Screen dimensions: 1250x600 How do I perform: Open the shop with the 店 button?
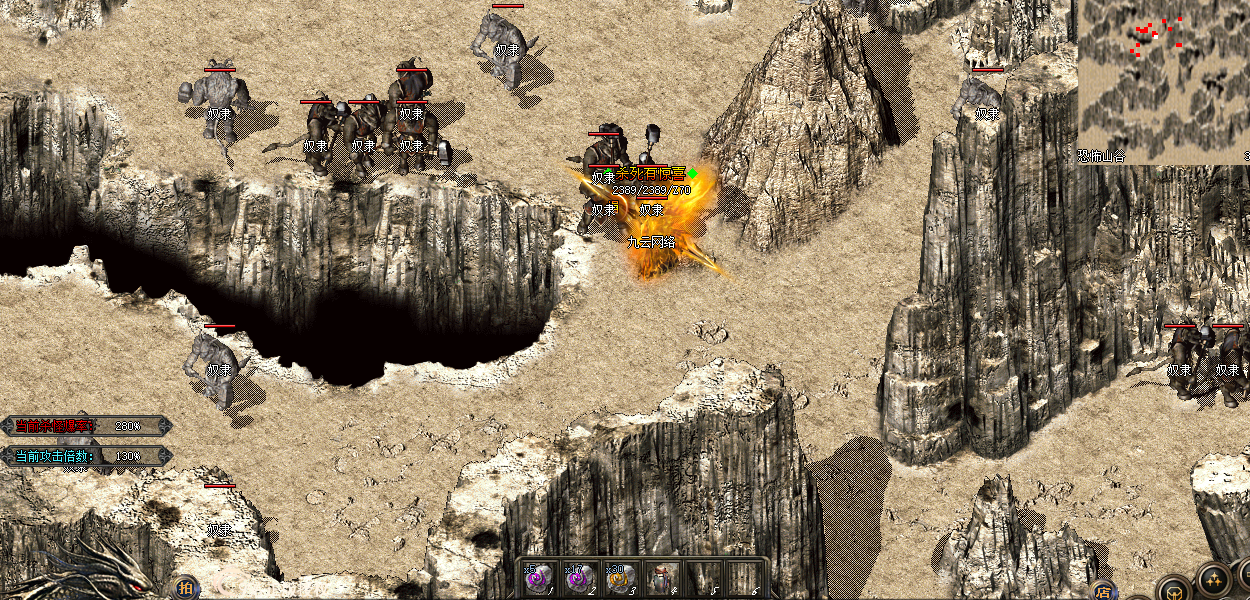tap(1103, 590)
